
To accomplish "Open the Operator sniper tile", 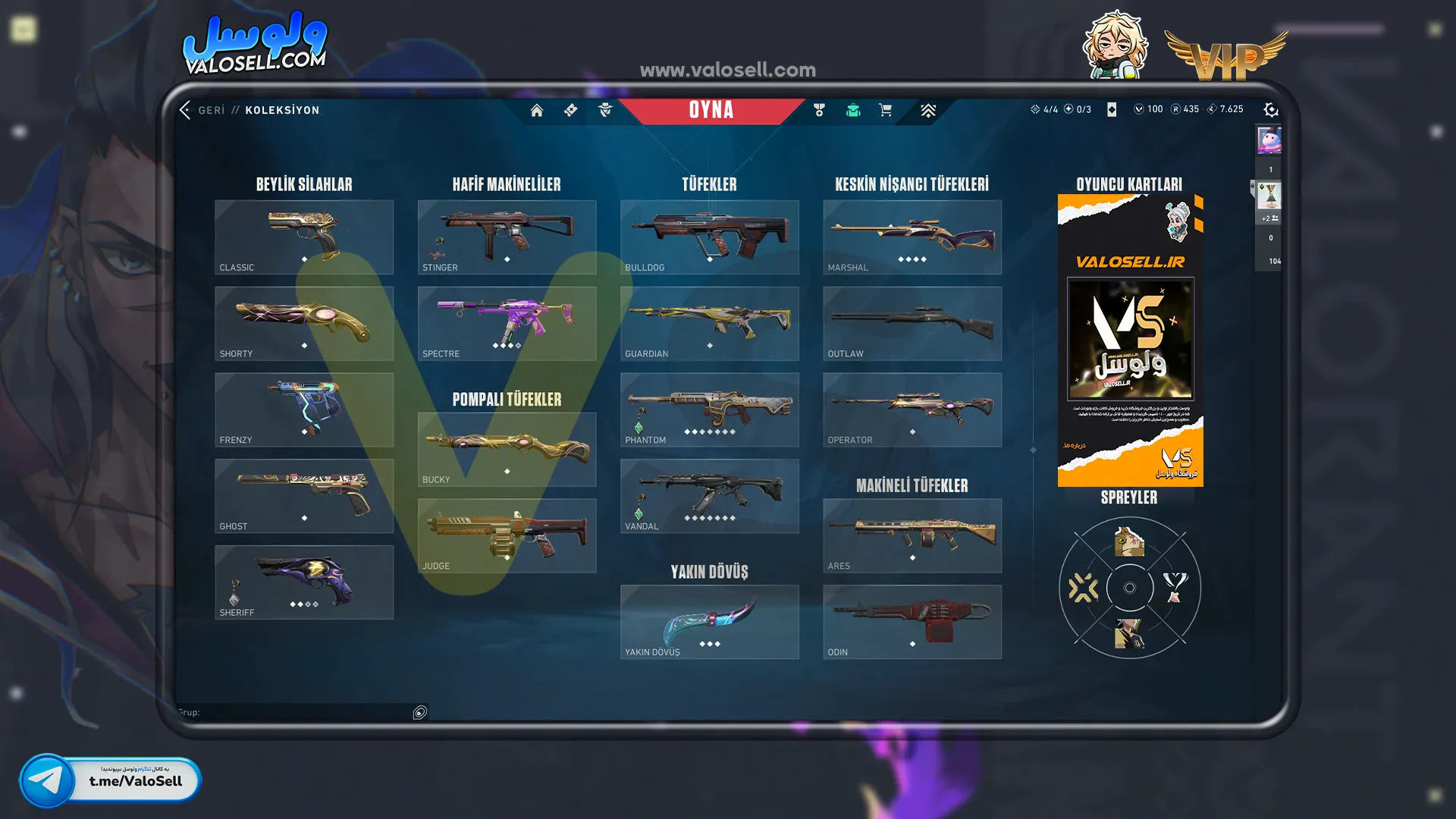I will 912,409.
